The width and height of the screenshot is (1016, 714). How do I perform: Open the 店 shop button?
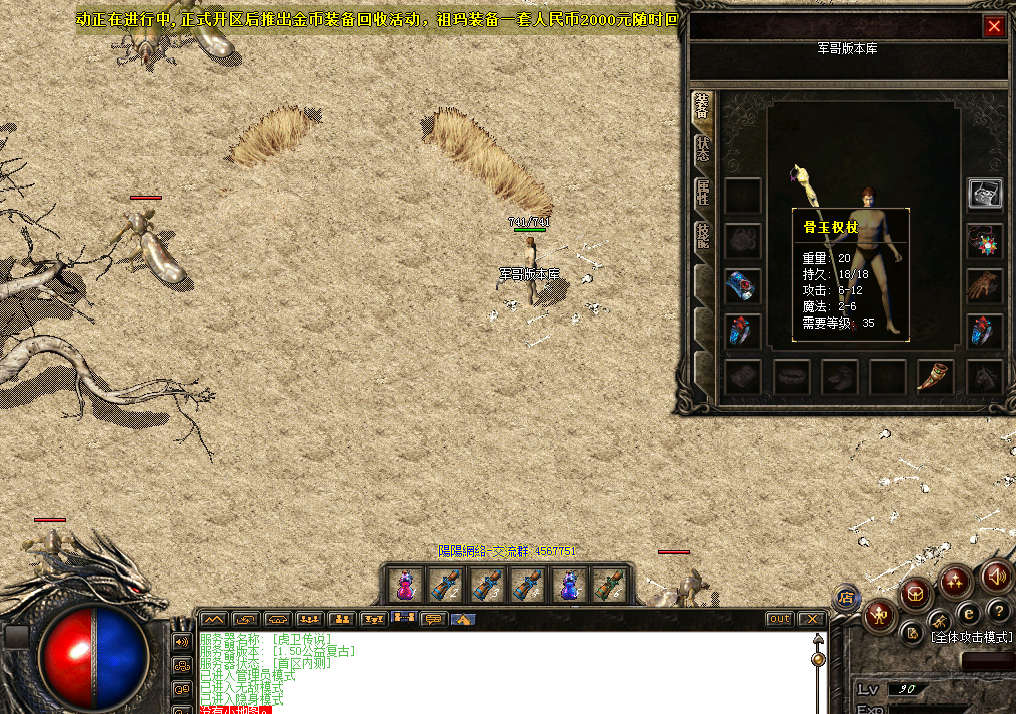coord(846,598)
